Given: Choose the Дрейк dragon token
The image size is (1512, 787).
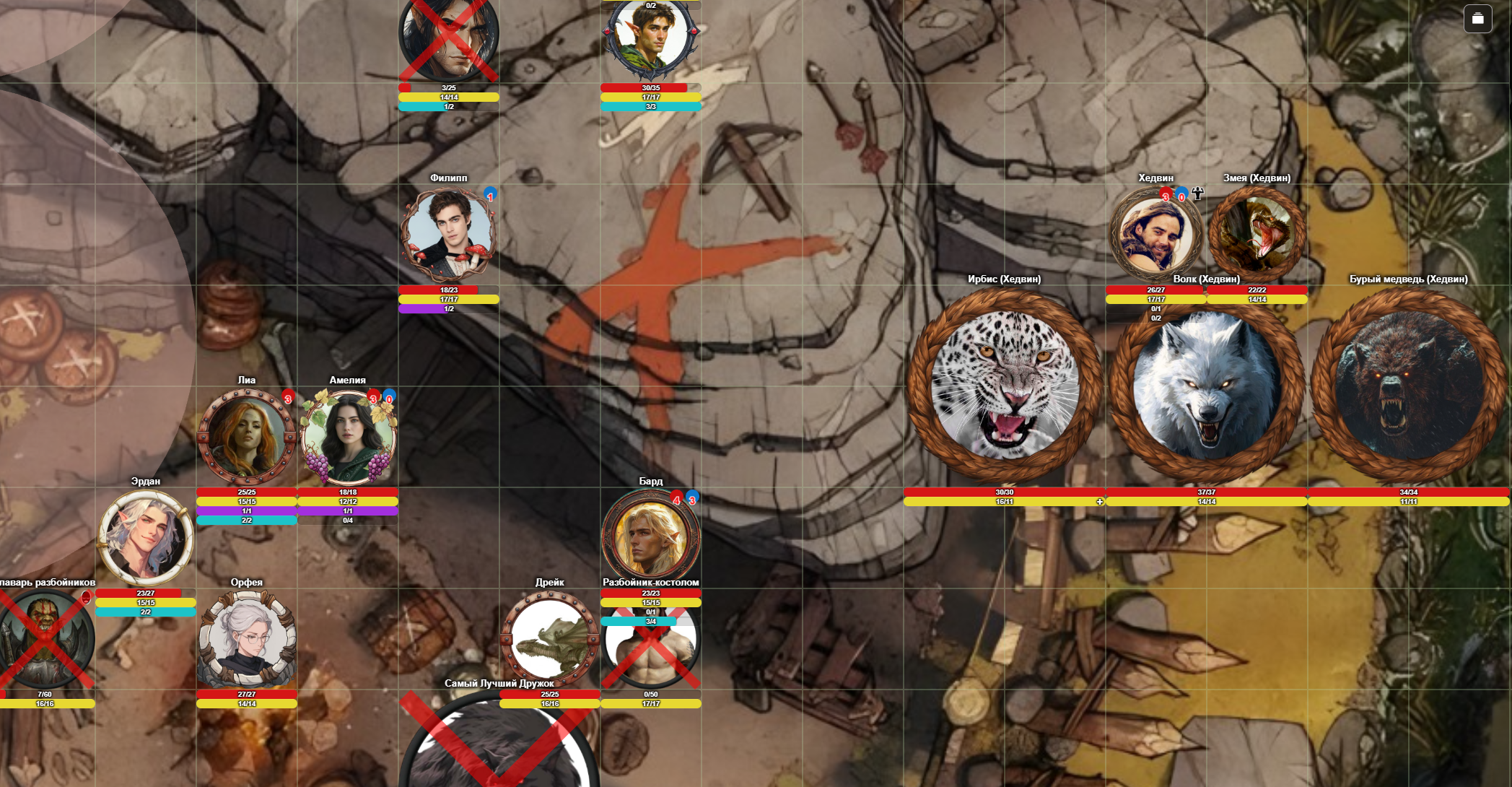Looking at the screenshot, I should click(550, 639).
